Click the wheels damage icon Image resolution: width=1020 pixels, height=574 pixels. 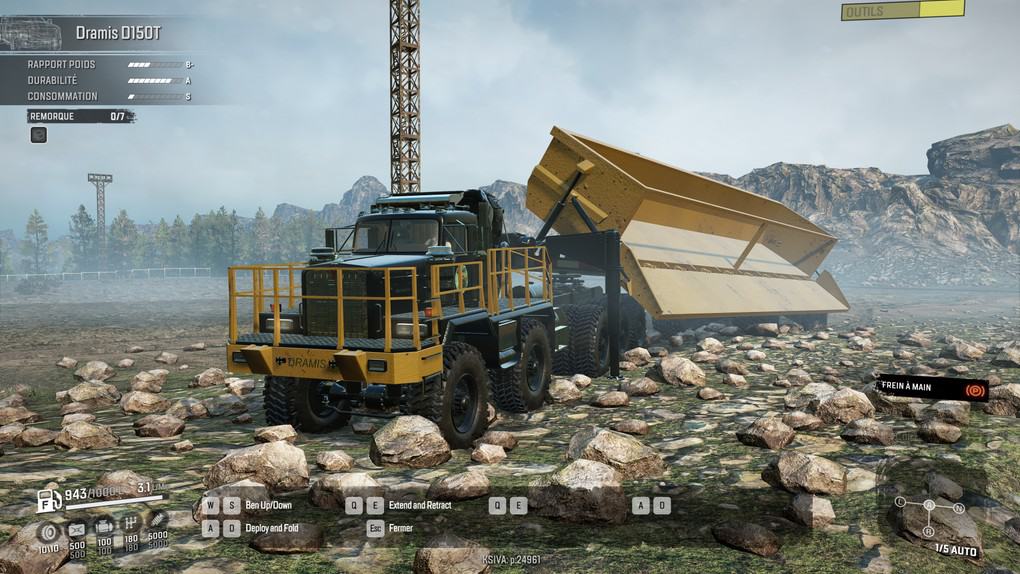(x=48, y=528)
